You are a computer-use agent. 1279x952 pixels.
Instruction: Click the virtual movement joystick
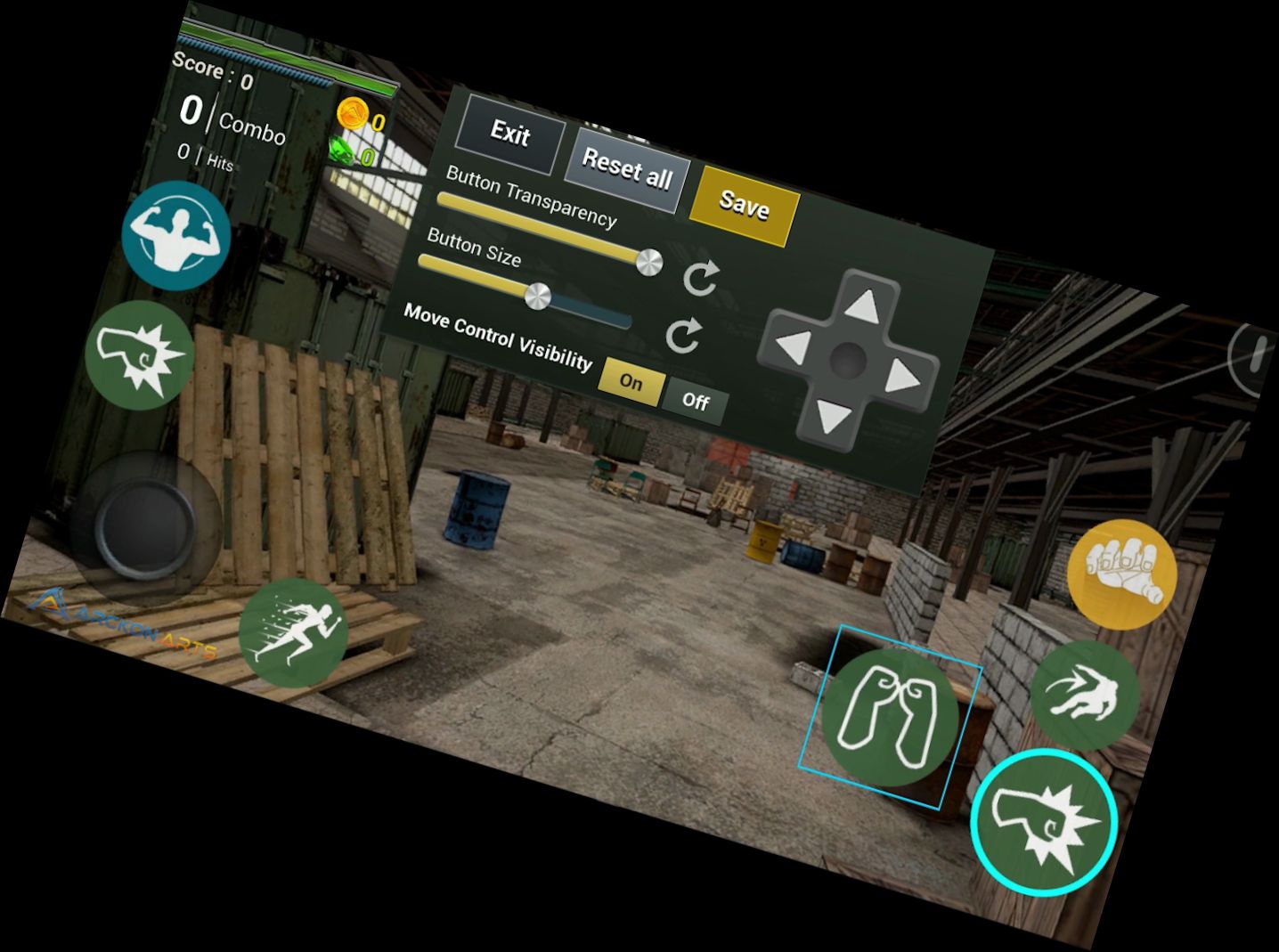(145, 527)
